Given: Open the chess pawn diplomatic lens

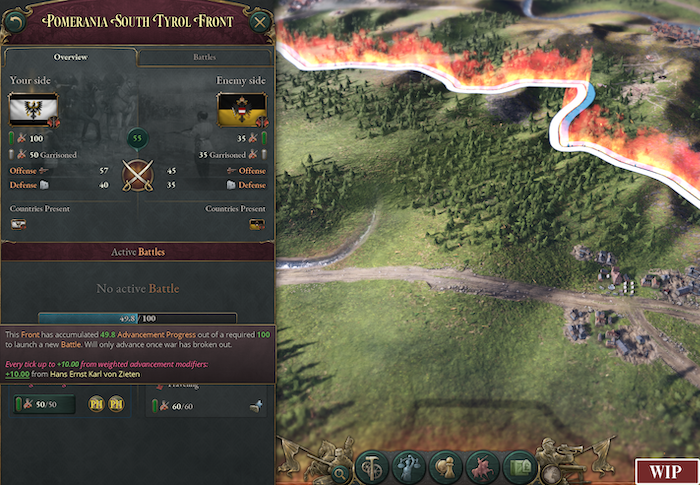Looking at the screenshot, I should click(x=446, y=466).
